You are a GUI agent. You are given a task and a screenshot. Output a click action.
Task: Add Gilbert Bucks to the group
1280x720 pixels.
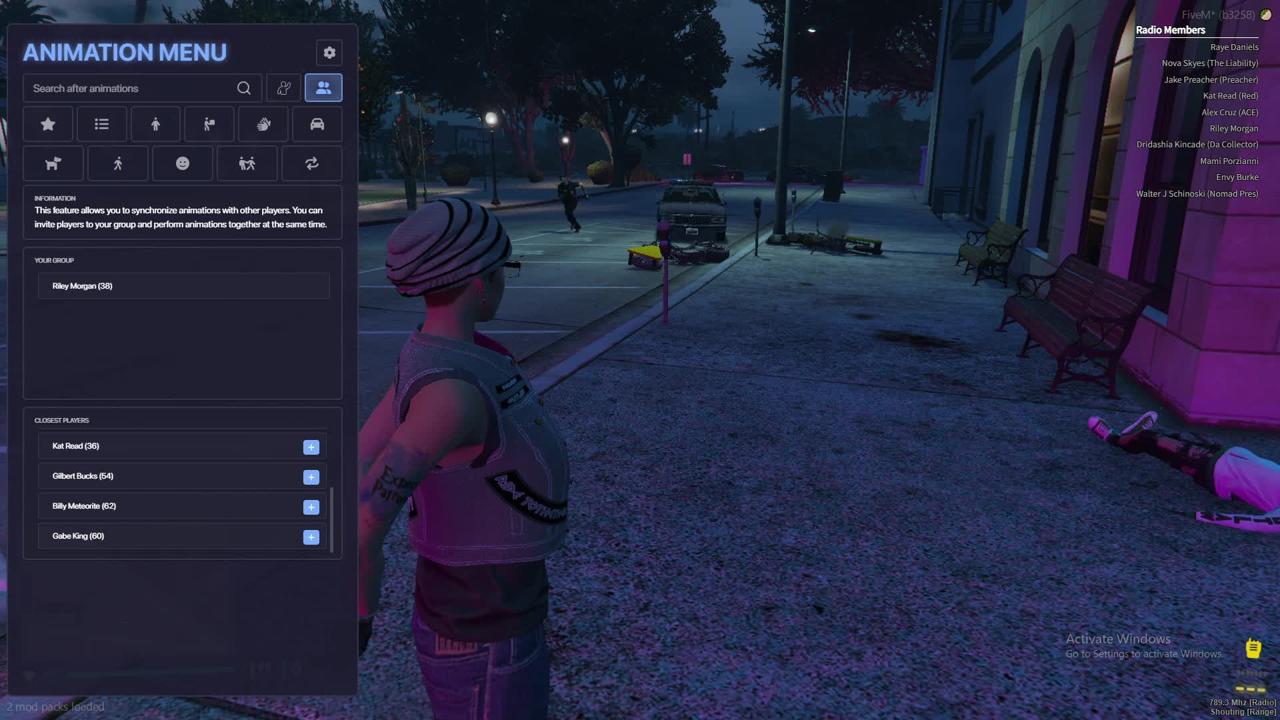[x=311, y=477]
